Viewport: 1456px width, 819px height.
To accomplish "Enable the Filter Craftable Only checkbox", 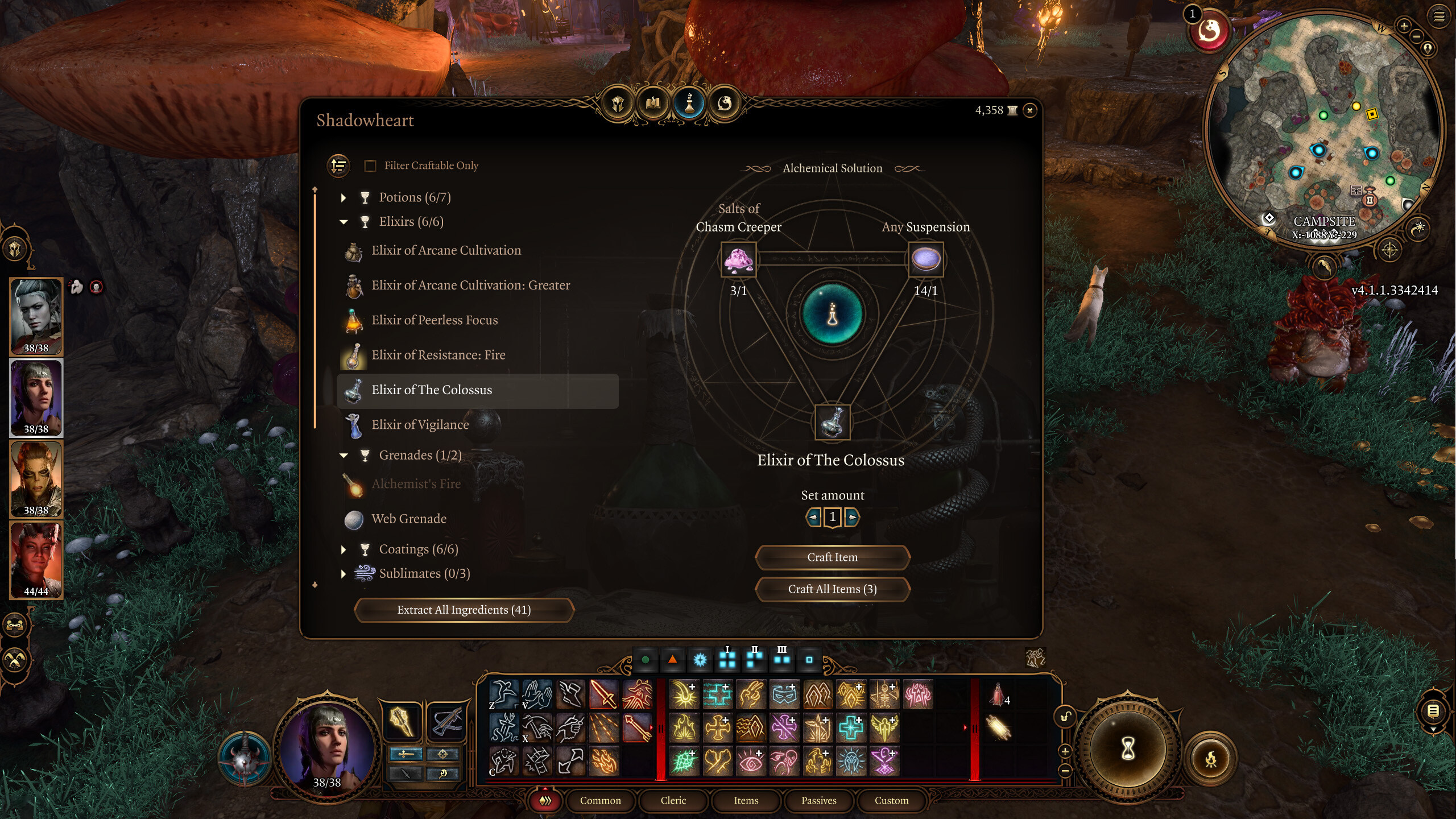I will pyautogui.click(x=370, y=166).
